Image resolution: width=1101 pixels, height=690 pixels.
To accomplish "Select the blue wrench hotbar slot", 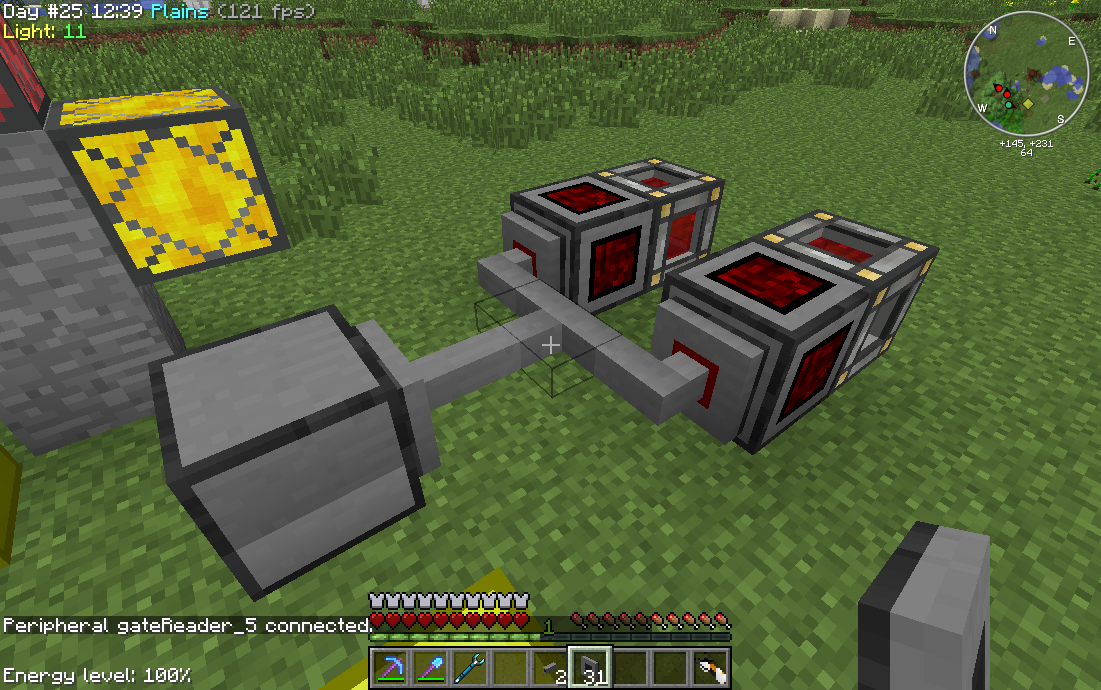I will (471, 668).
